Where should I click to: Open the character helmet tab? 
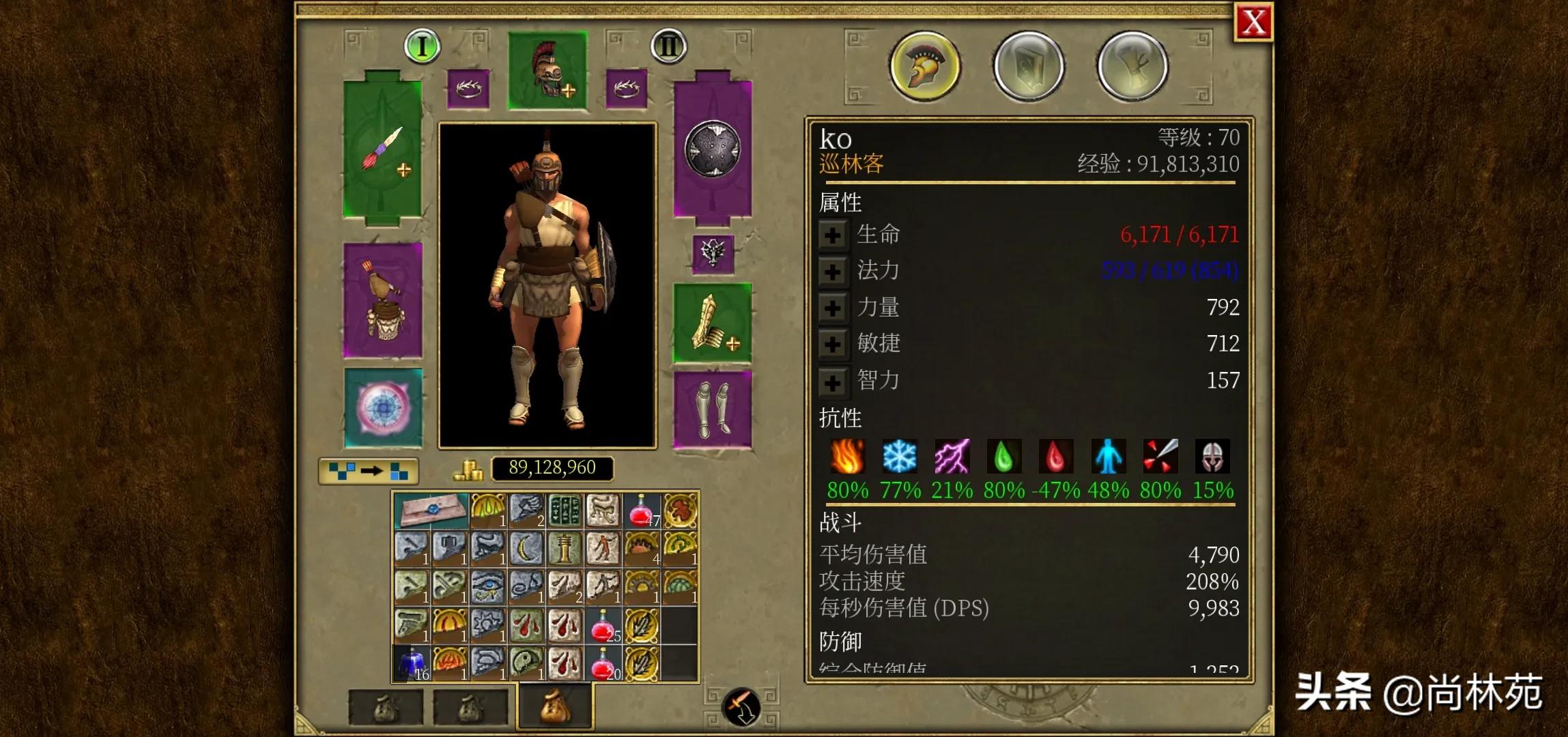(925, 66)
